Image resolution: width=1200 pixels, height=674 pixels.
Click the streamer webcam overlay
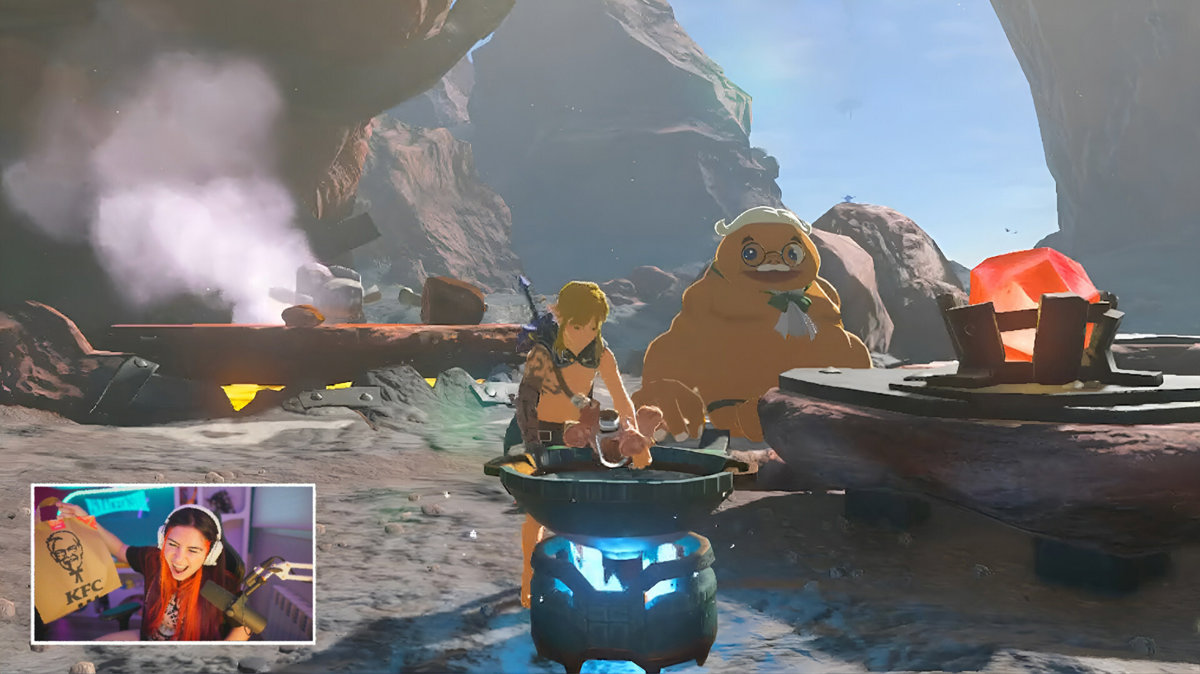173,563
